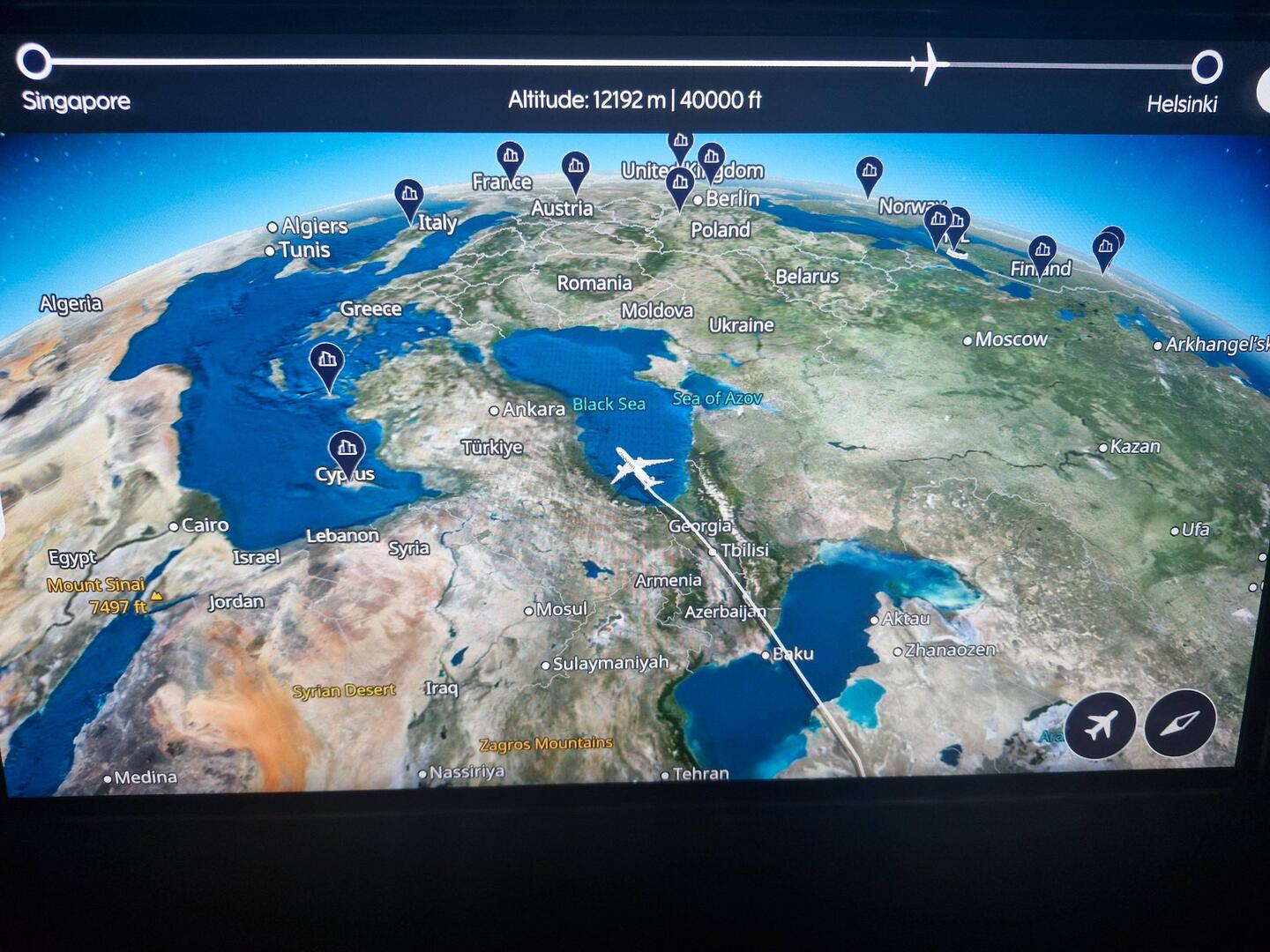Select the city pin in the Aegean Sea
Screen dimensions: 1270x952
326,361
